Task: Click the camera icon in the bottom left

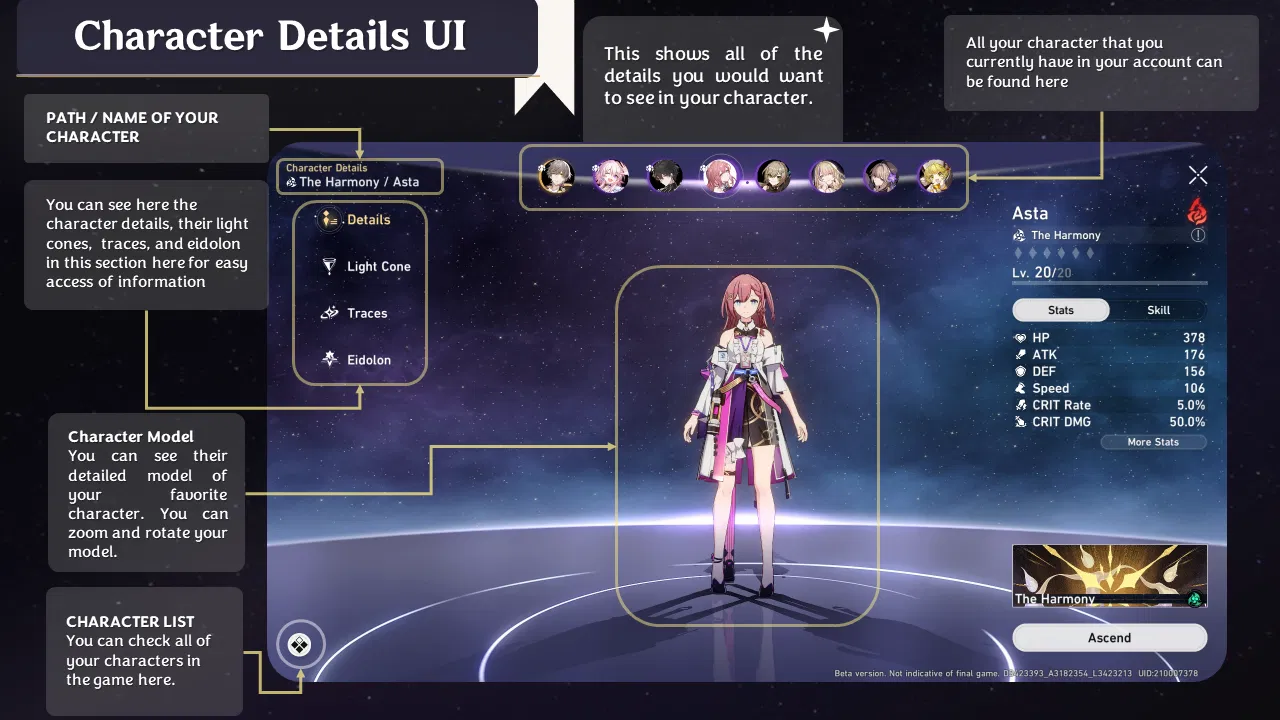Action: pos(300,645)
